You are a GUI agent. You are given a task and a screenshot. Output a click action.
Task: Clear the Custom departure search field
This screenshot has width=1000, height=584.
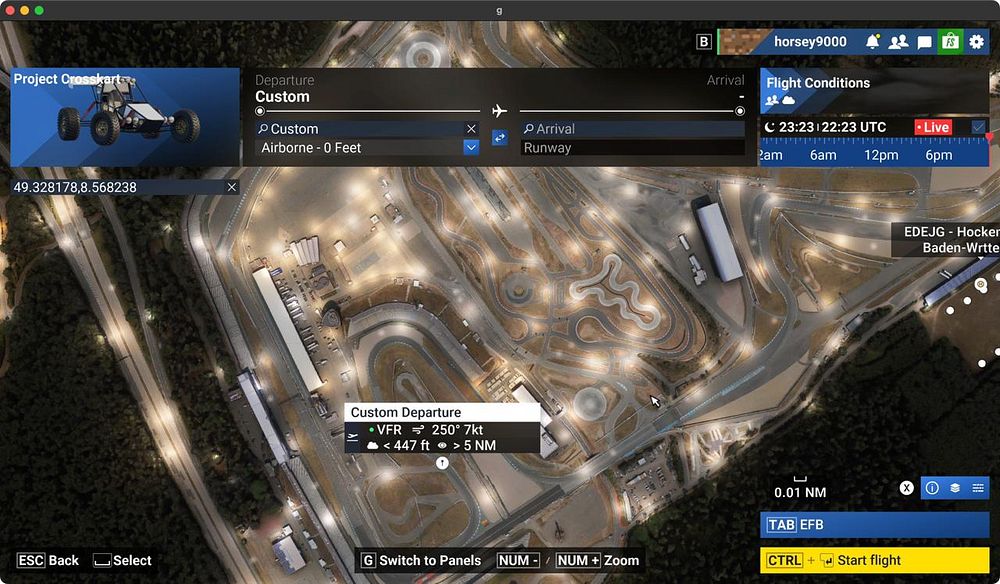[x=471, y=129]
